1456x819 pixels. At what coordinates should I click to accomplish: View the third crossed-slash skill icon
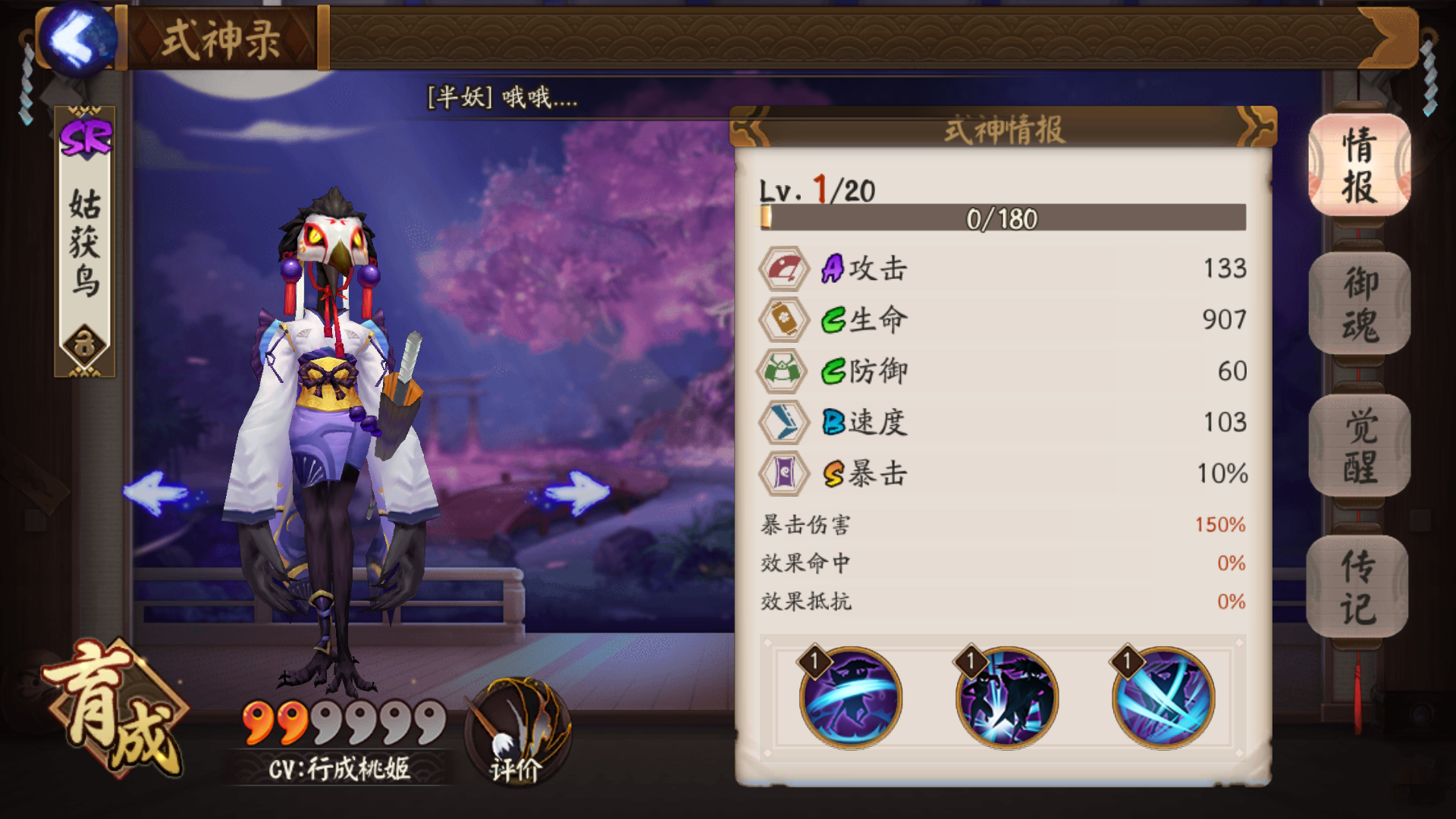1163,698
